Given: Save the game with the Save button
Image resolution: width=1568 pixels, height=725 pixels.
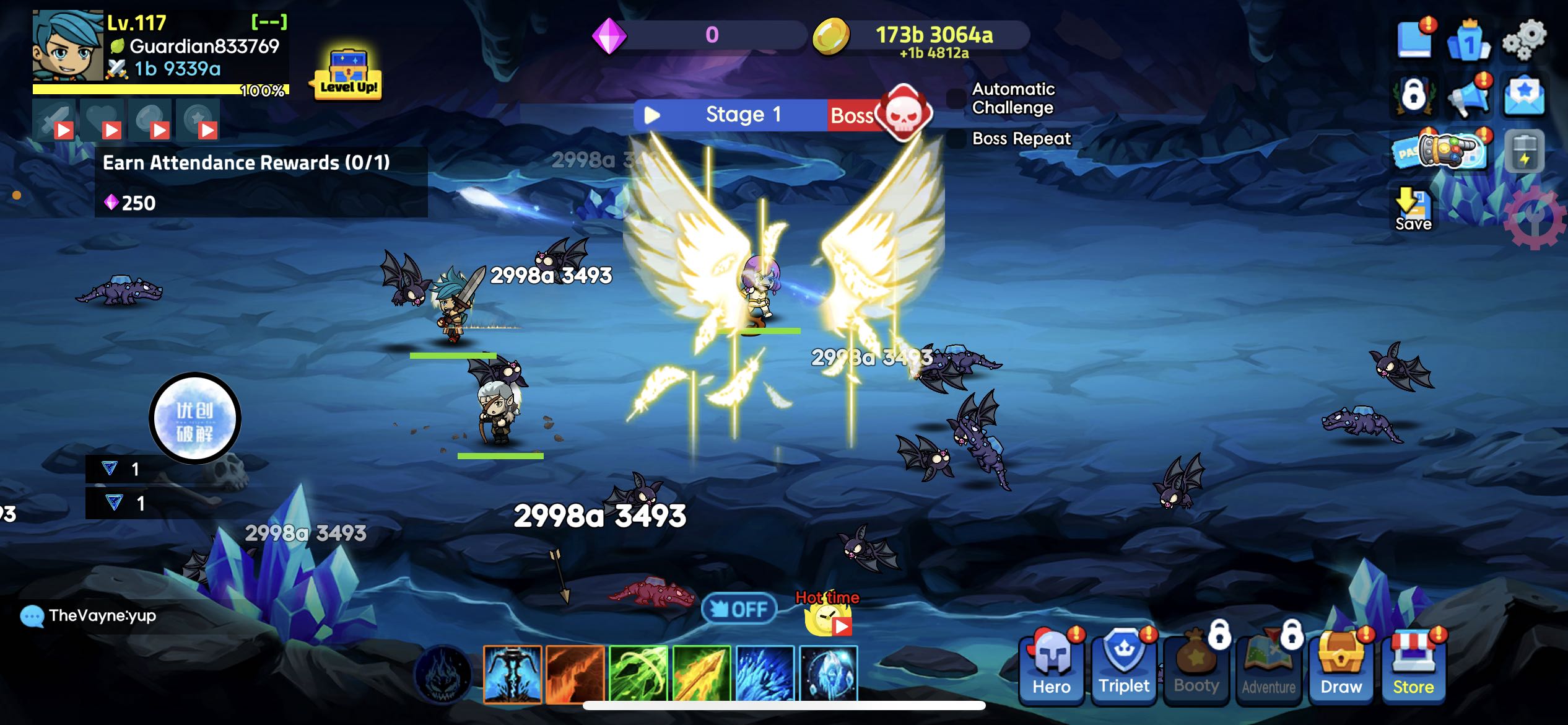Looking at the screenshot, I should point(1413,209).
